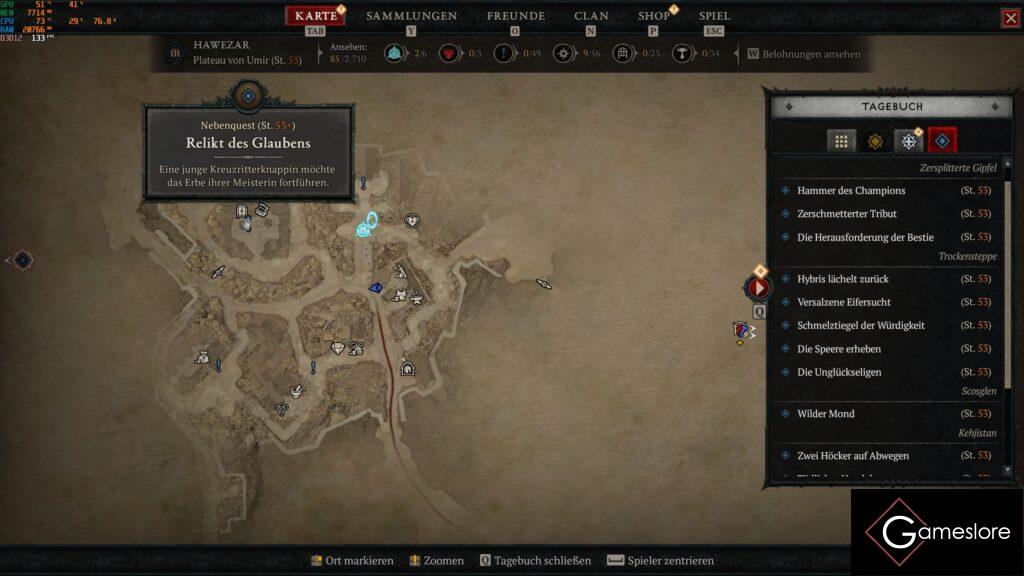Open the Spiel menu tab

[714, 16]
